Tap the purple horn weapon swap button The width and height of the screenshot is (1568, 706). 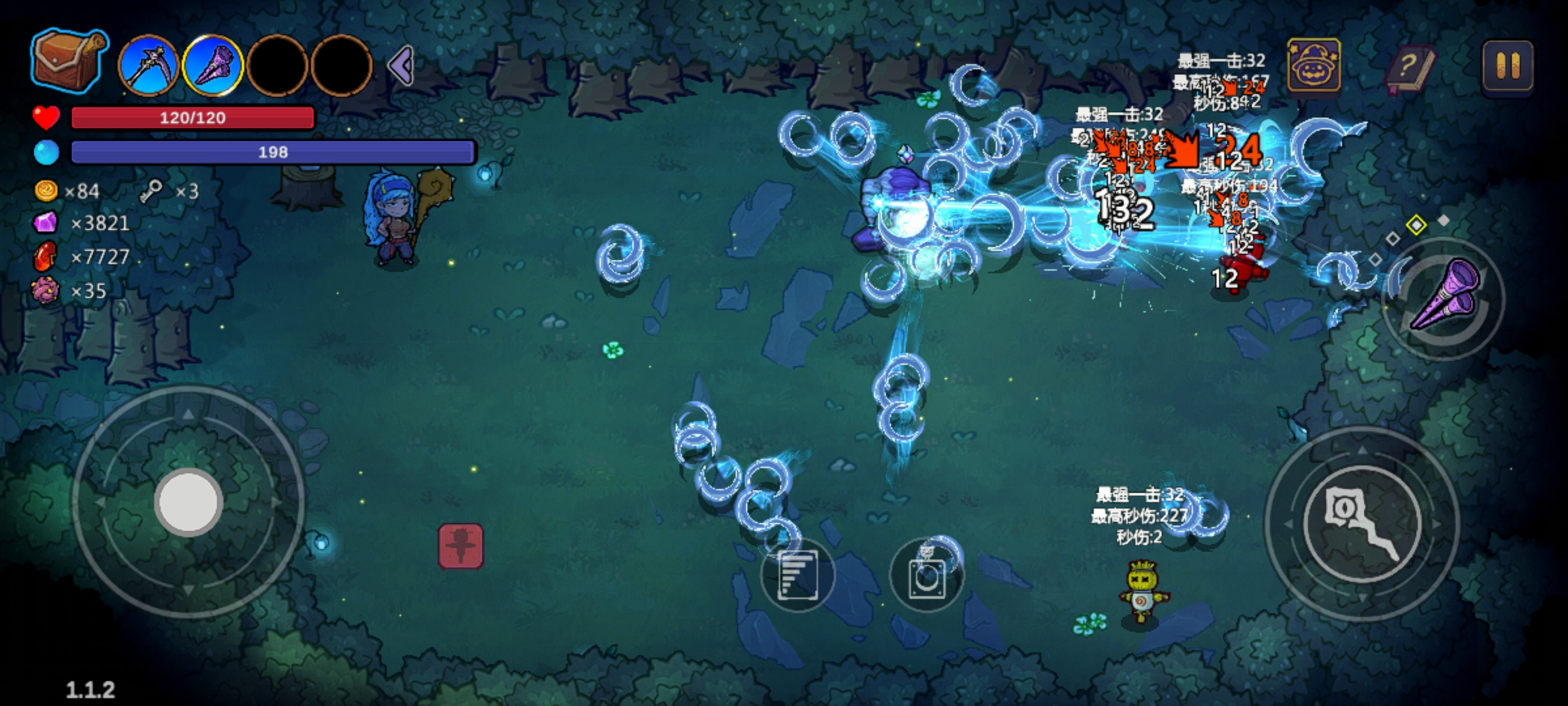[x=1445, y=297]
